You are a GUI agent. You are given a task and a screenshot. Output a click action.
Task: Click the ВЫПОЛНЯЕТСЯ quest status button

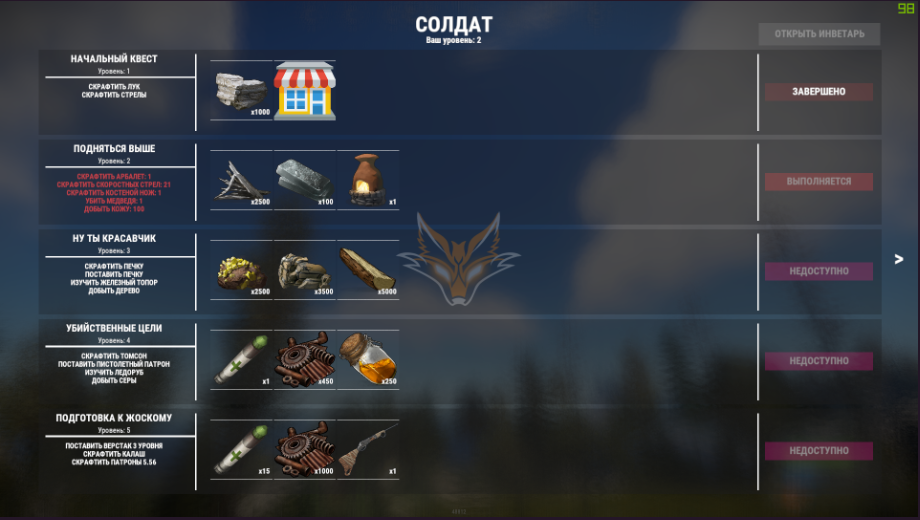[819, 182]
